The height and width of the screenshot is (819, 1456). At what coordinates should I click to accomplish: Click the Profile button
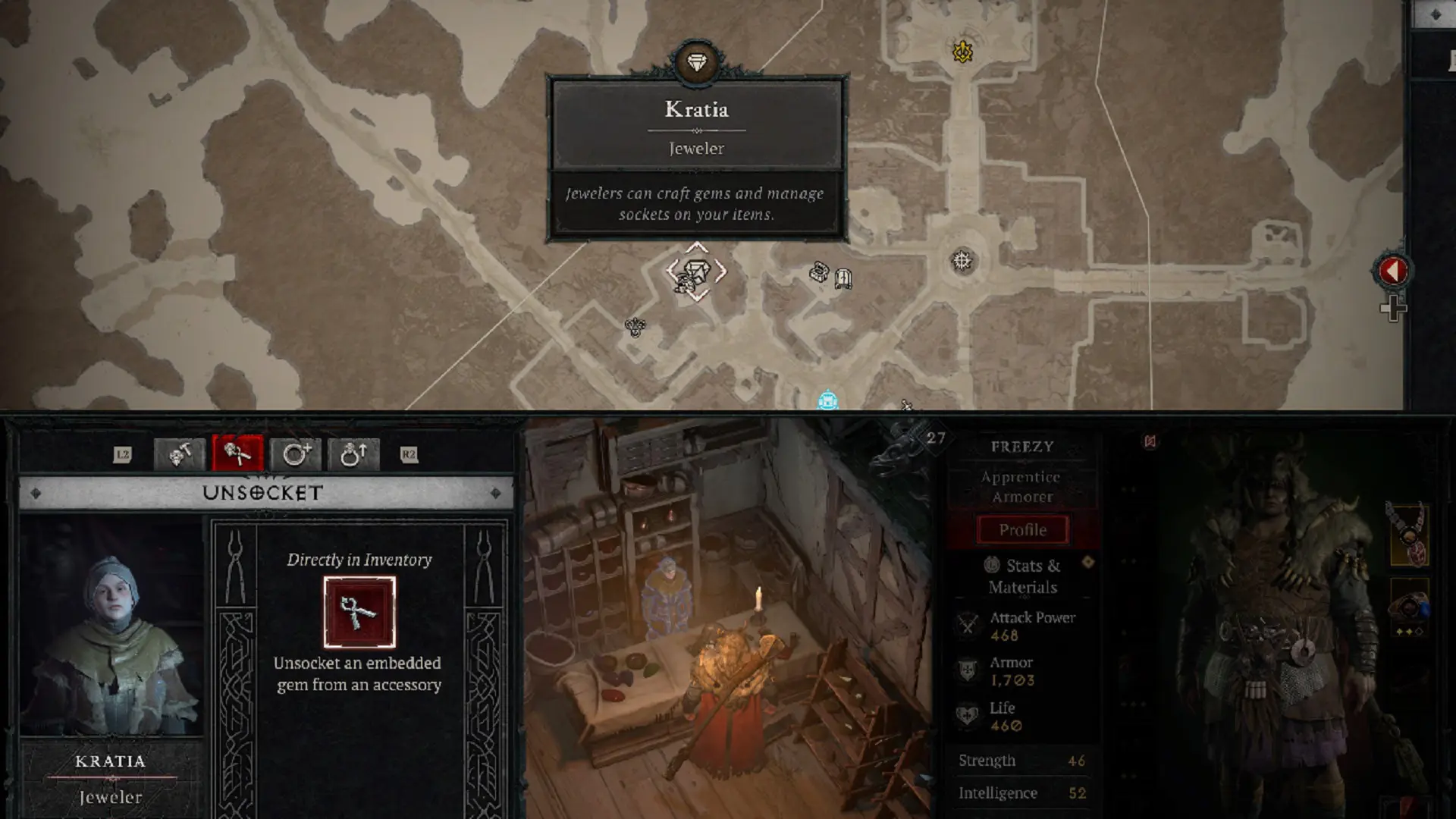pyautogui.click(x=1021, y=529)
